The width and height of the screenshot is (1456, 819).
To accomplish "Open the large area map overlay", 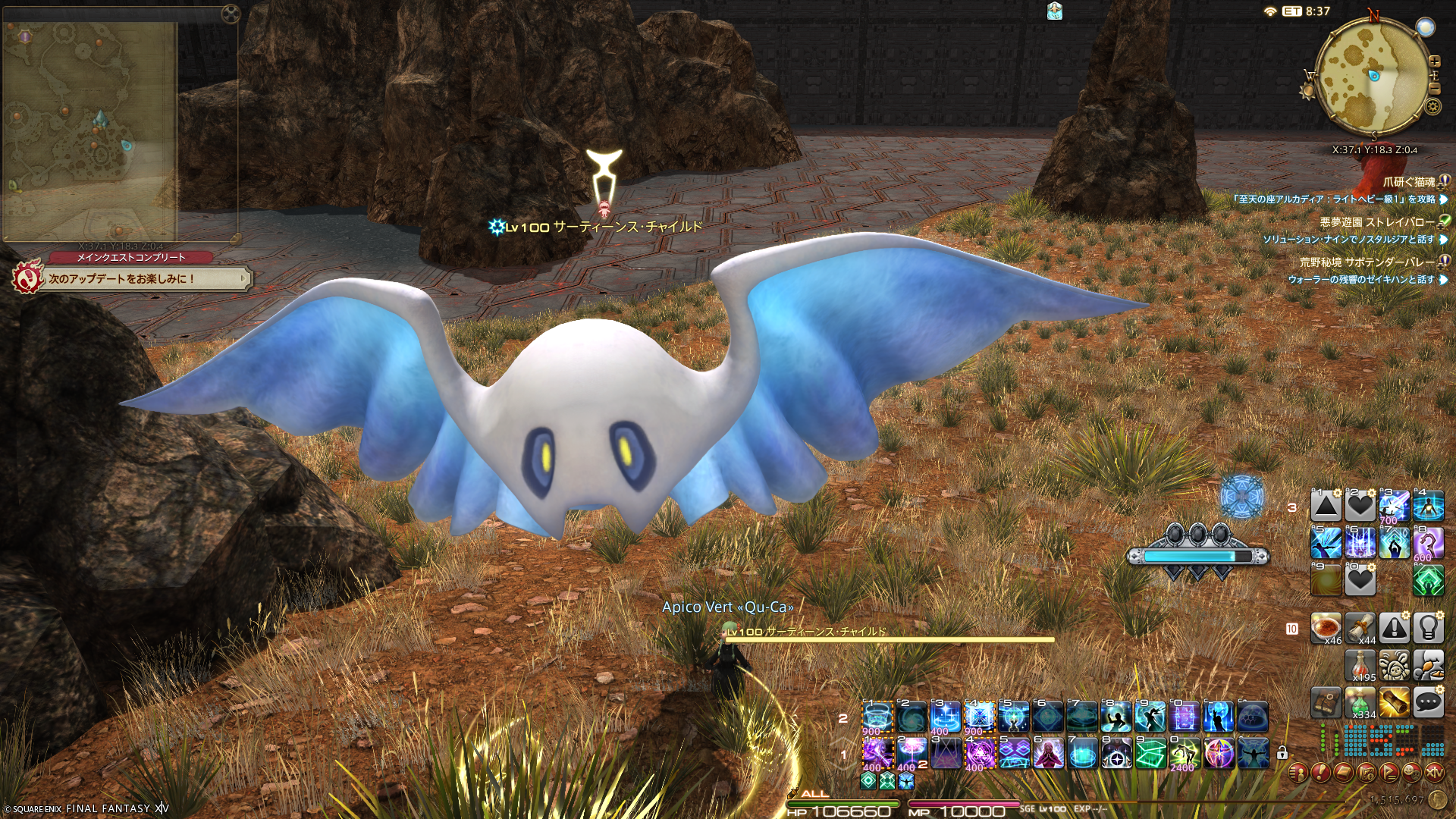I will pos(91,129).
